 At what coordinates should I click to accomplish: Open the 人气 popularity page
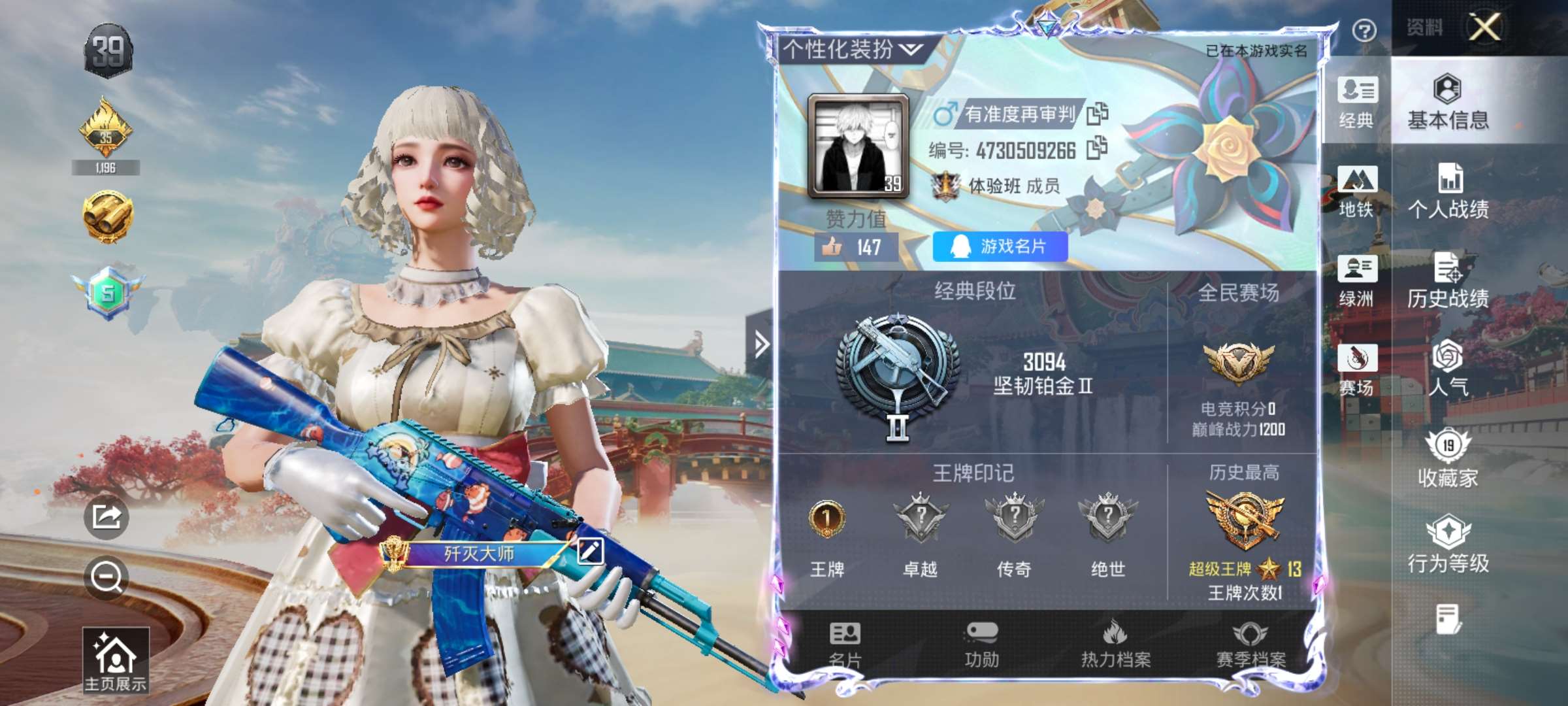click(x=1448, y=368)
